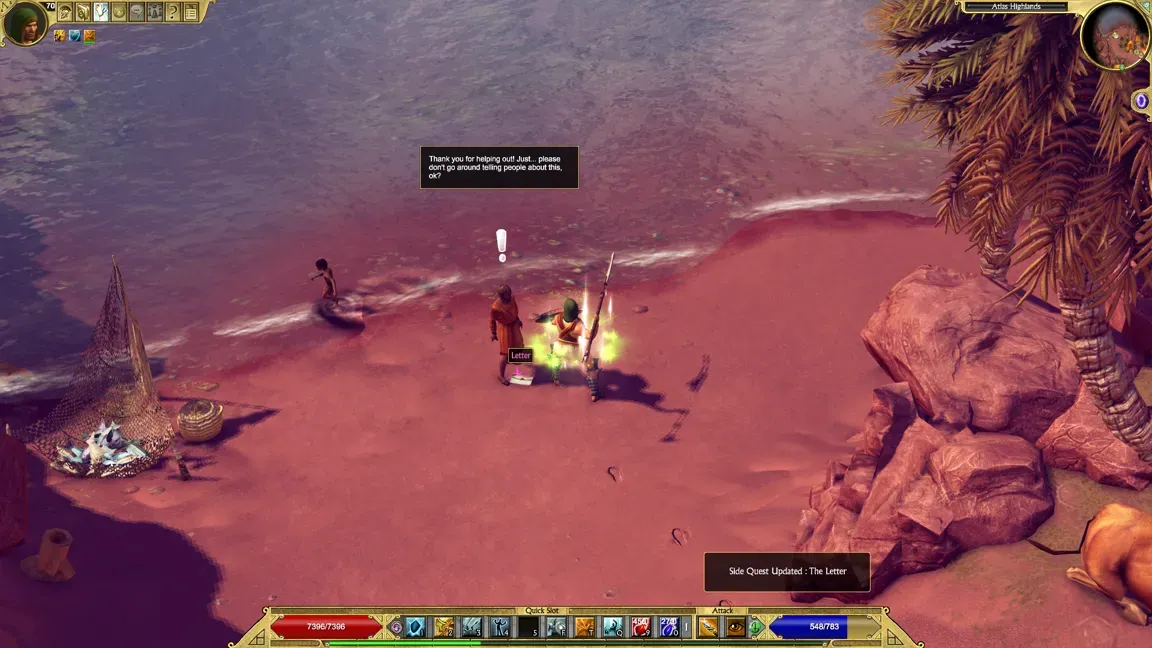
Task: Activate the quick slot 2 skill
Action: click(x=443, y=627)
